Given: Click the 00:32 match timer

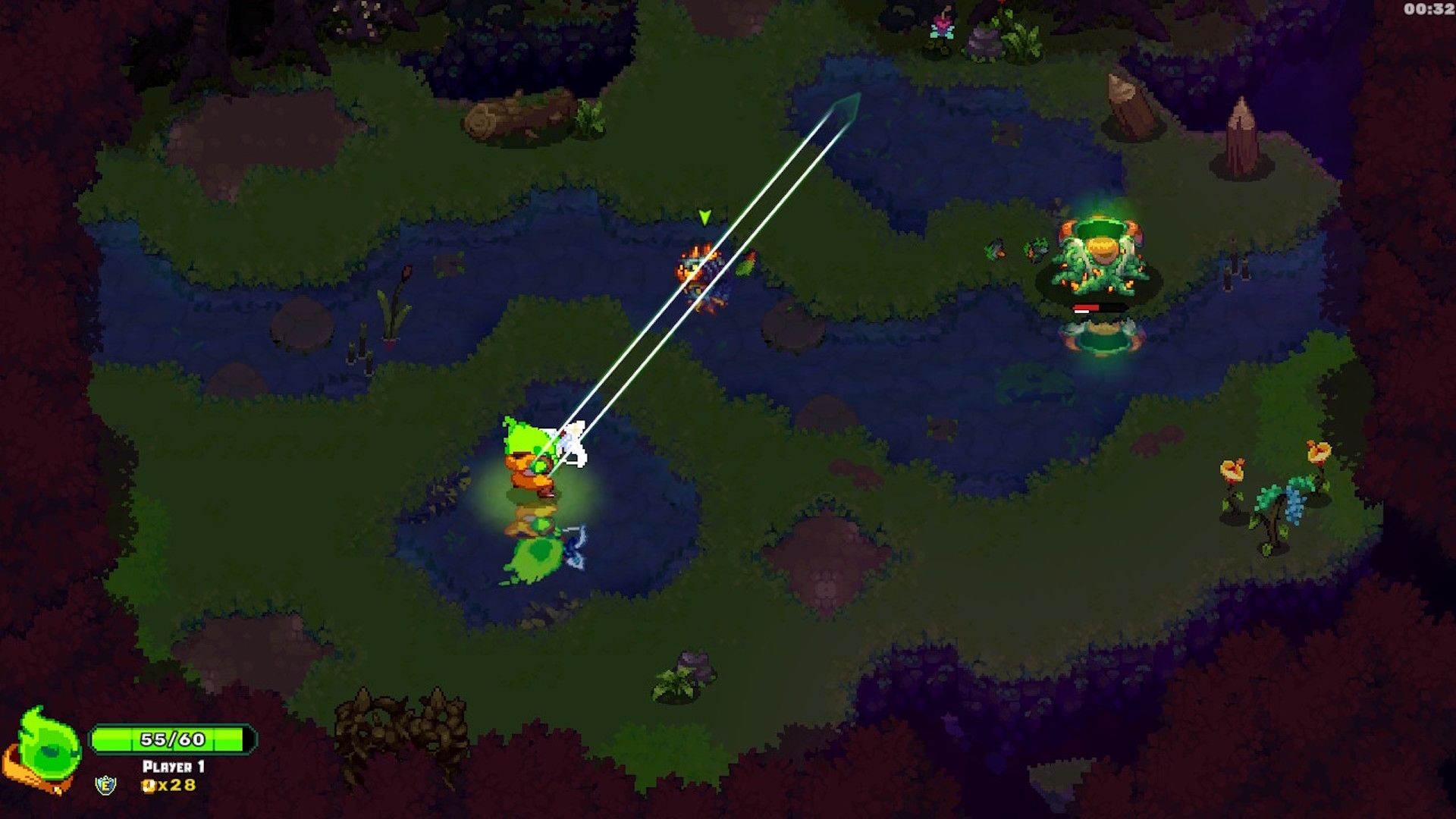Looking at the screenshot, I should point(1429,11).
